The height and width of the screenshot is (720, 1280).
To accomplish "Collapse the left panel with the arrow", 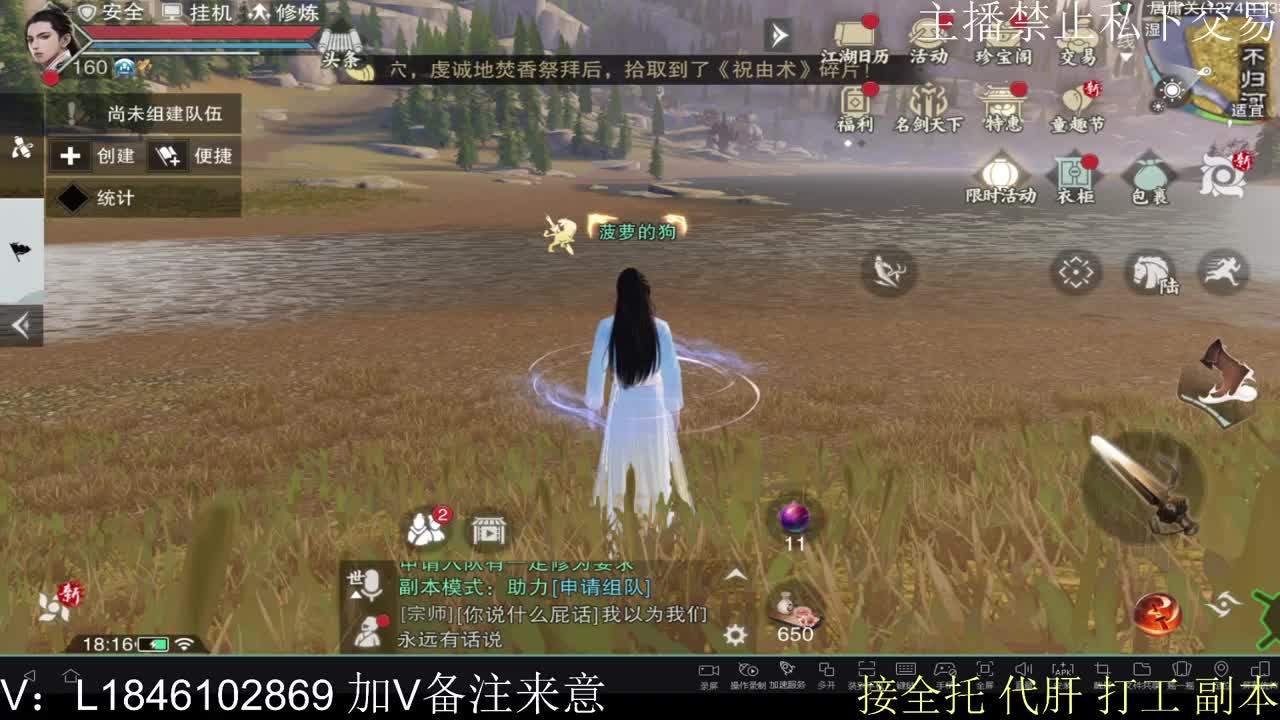I will tap(20, 324).
